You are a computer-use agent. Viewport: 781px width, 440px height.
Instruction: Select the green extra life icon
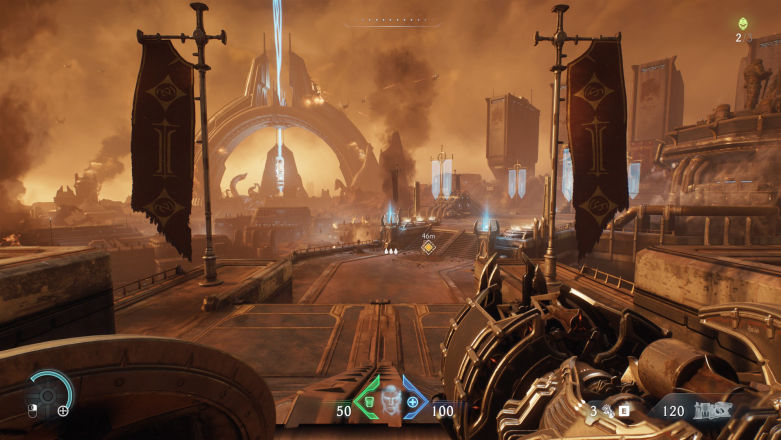742,24
